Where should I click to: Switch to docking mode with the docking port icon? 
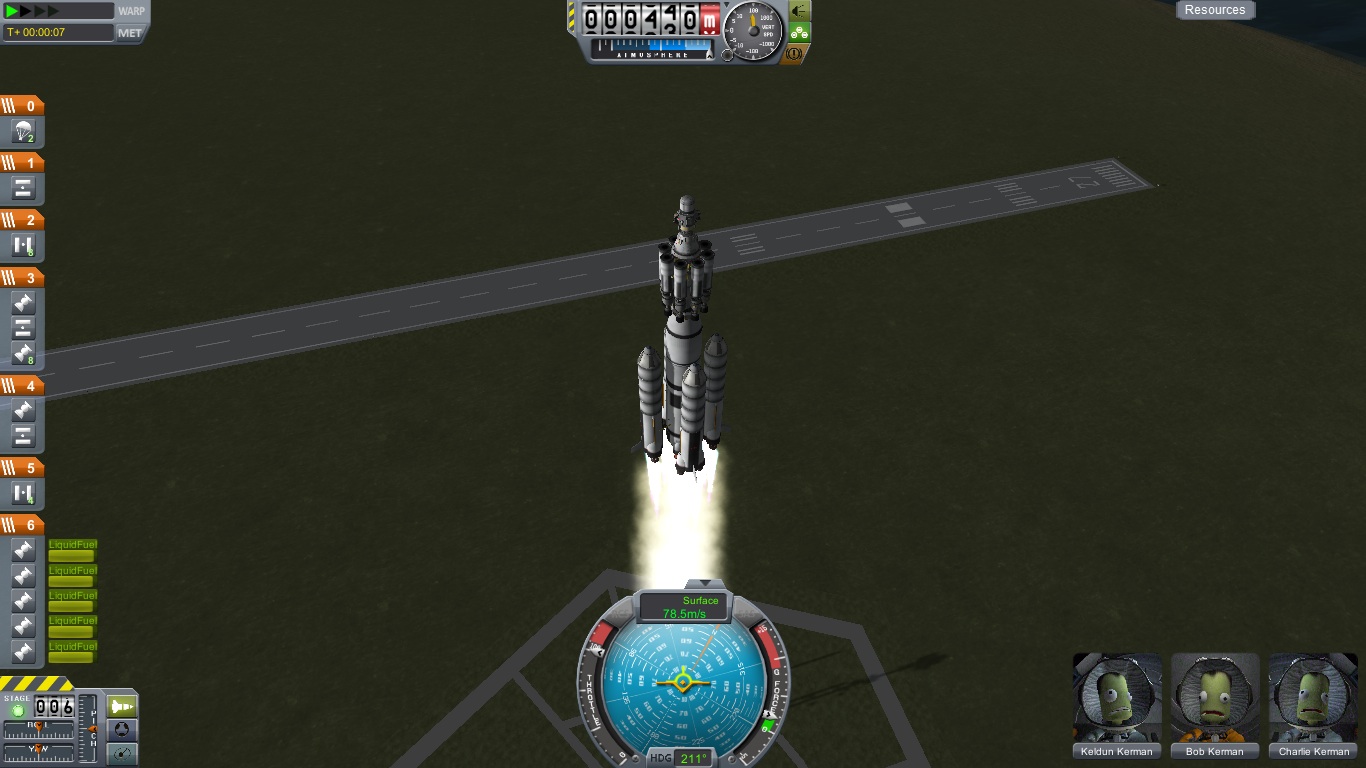(x=122, y=731)
